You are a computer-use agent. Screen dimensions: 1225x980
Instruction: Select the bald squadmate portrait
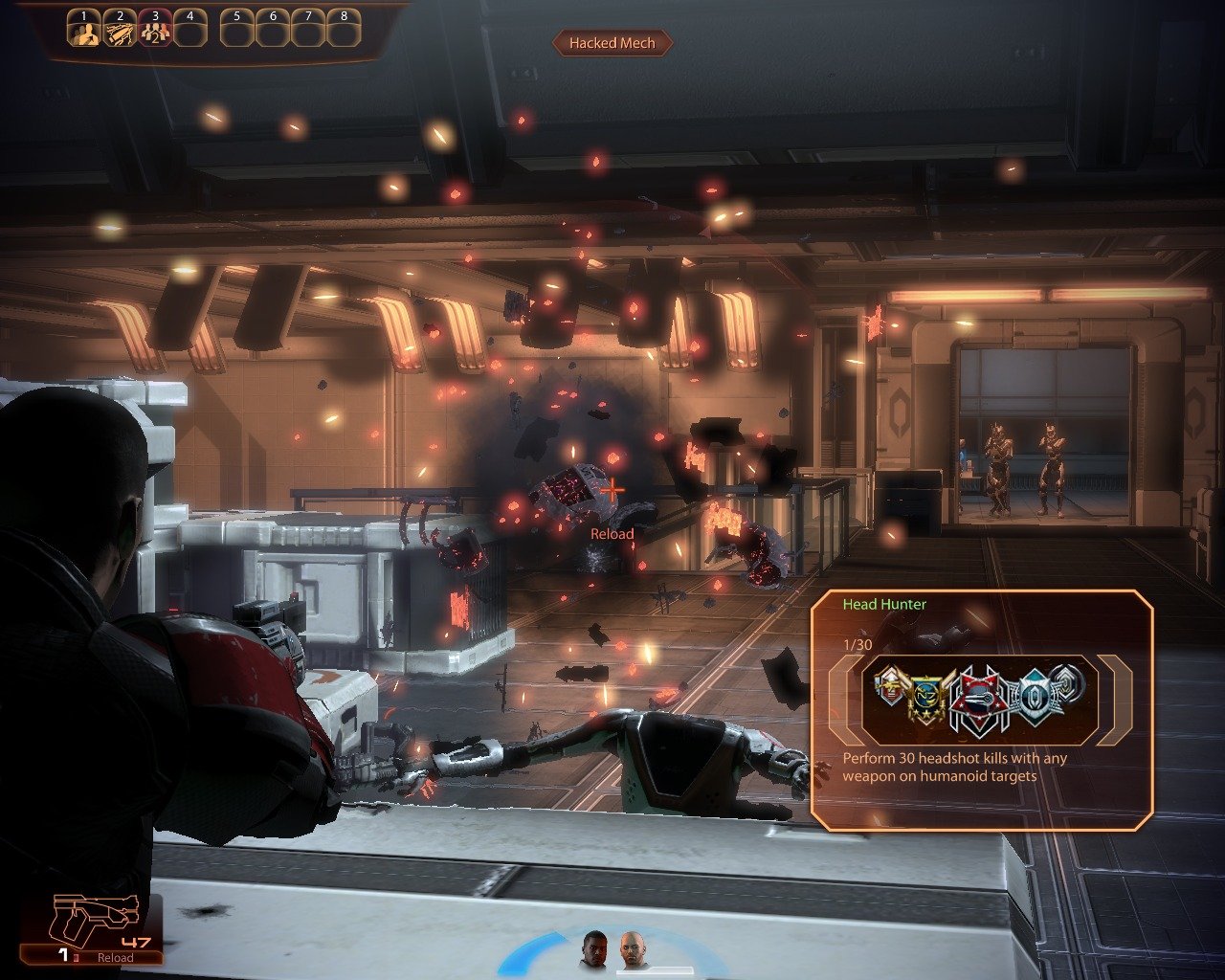[x=632, y=948]
